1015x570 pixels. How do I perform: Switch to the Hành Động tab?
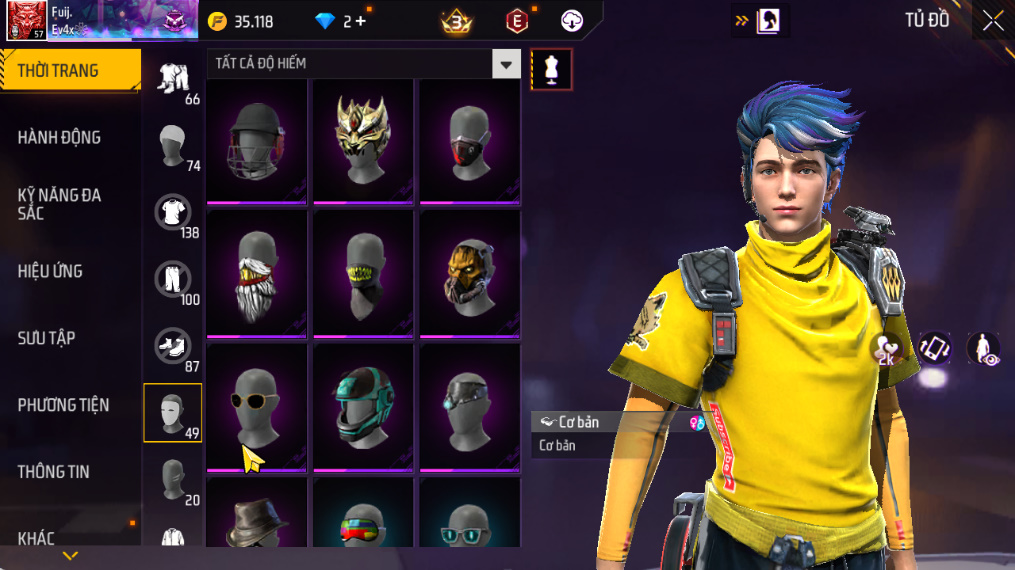click(x=60, y=137)
